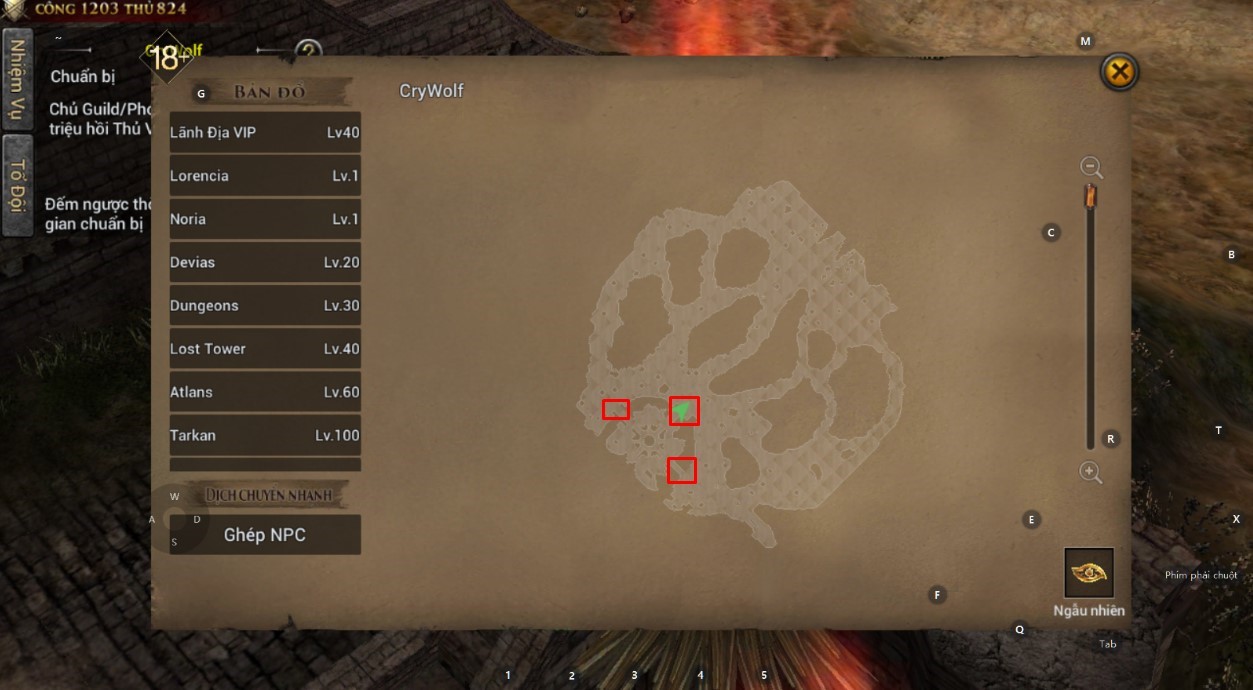Click the map zoom slider handle
Viewport: 1253px width, 690px height.
(1091, 196)
